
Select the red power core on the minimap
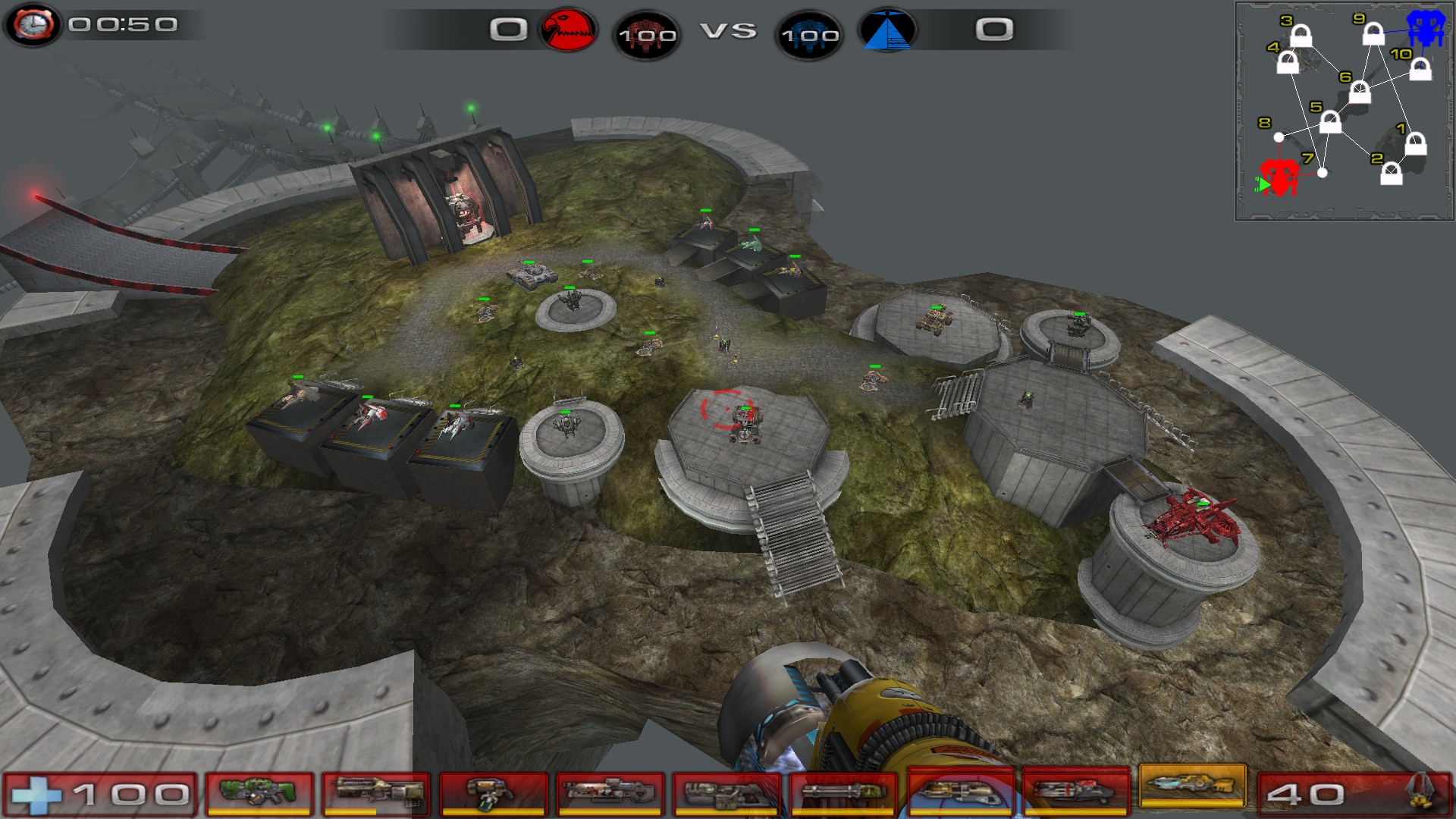click(1279, 177)
